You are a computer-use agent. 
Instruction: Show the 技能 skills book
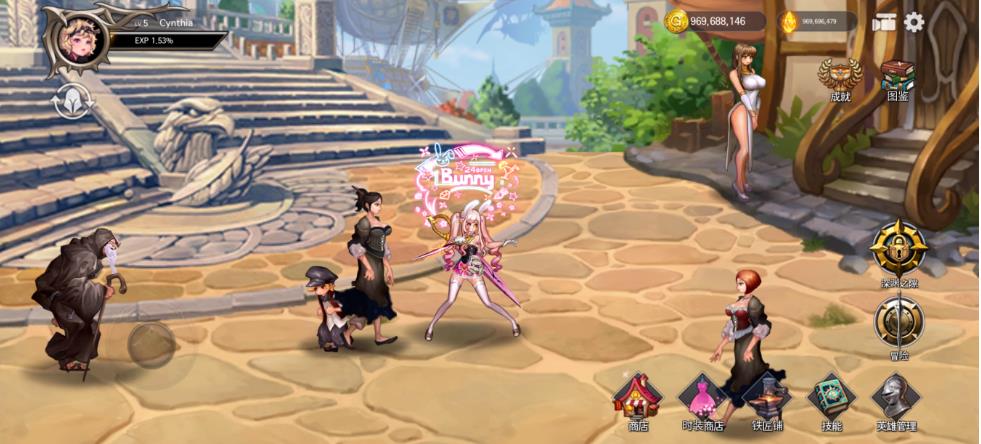click(x=831, y=400)
